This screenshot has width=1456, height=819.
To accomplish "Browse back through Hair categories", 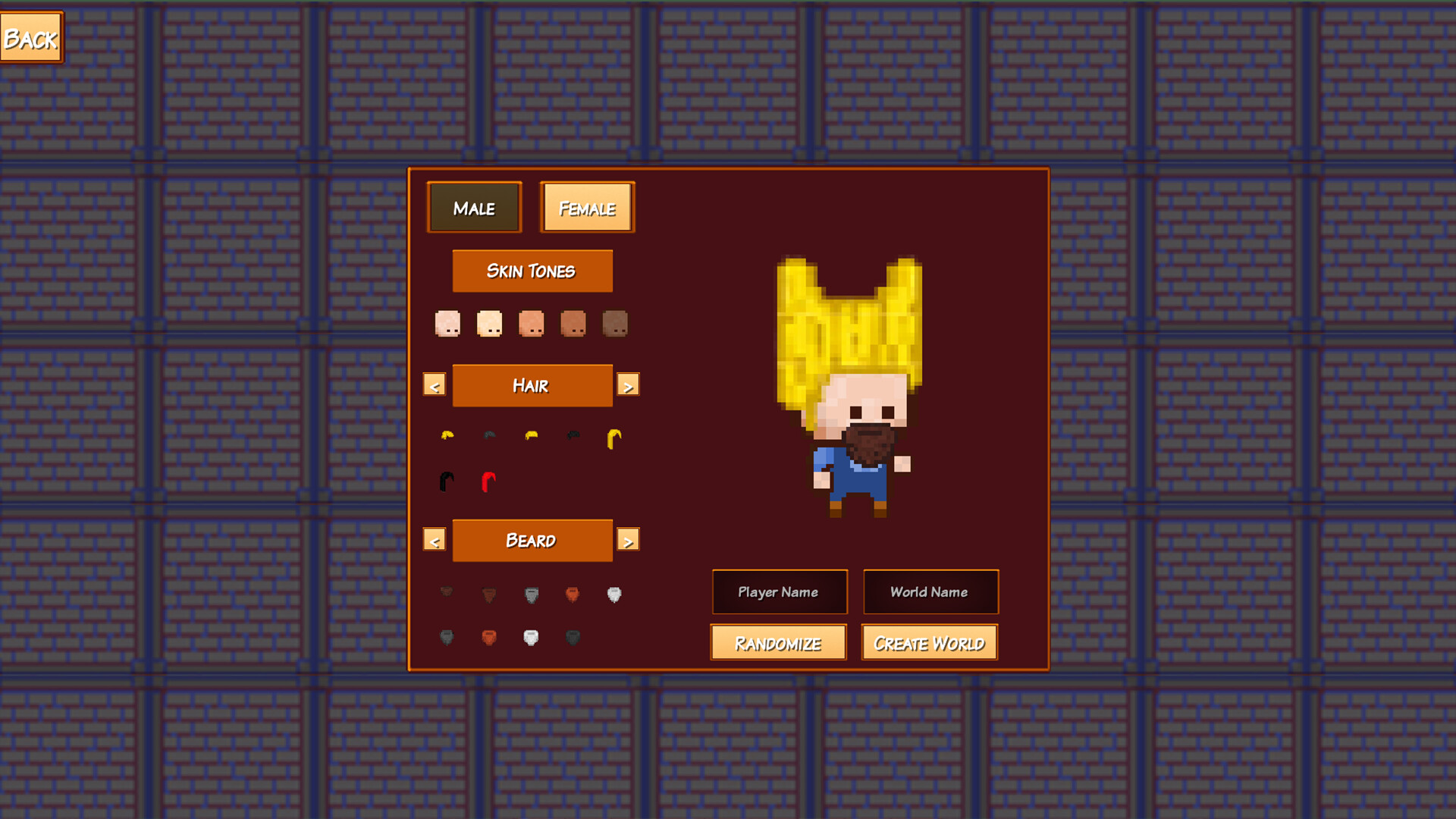I will click(435, 384).
